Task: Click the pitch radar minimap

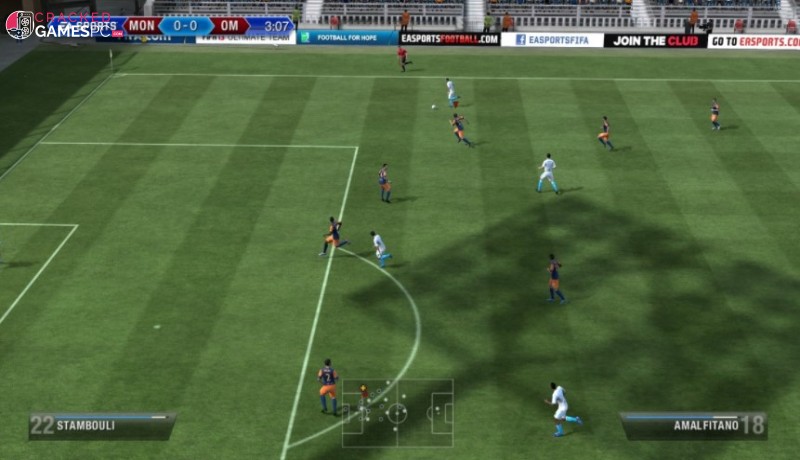Action: 397,412
